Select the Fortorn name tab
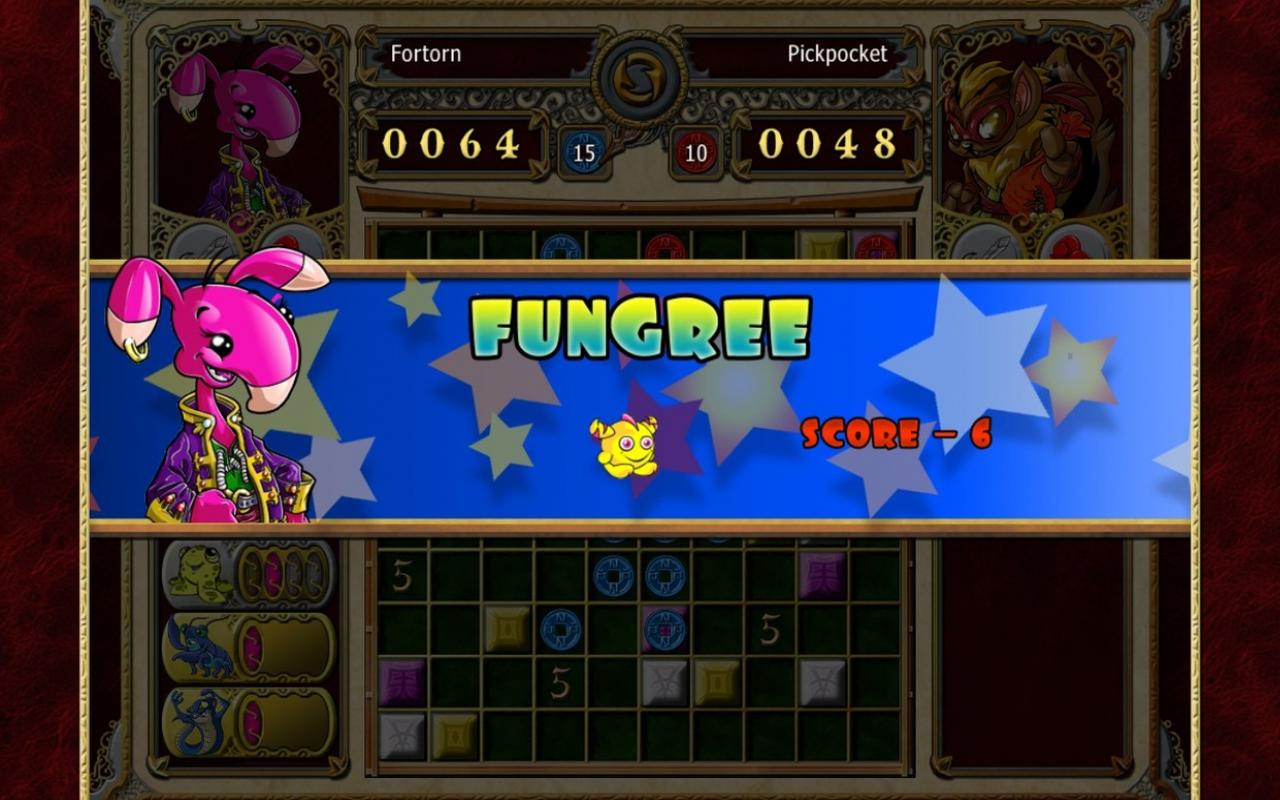Screen dimensions: 1280x800 pyautogui.click(x=426, y=54)
